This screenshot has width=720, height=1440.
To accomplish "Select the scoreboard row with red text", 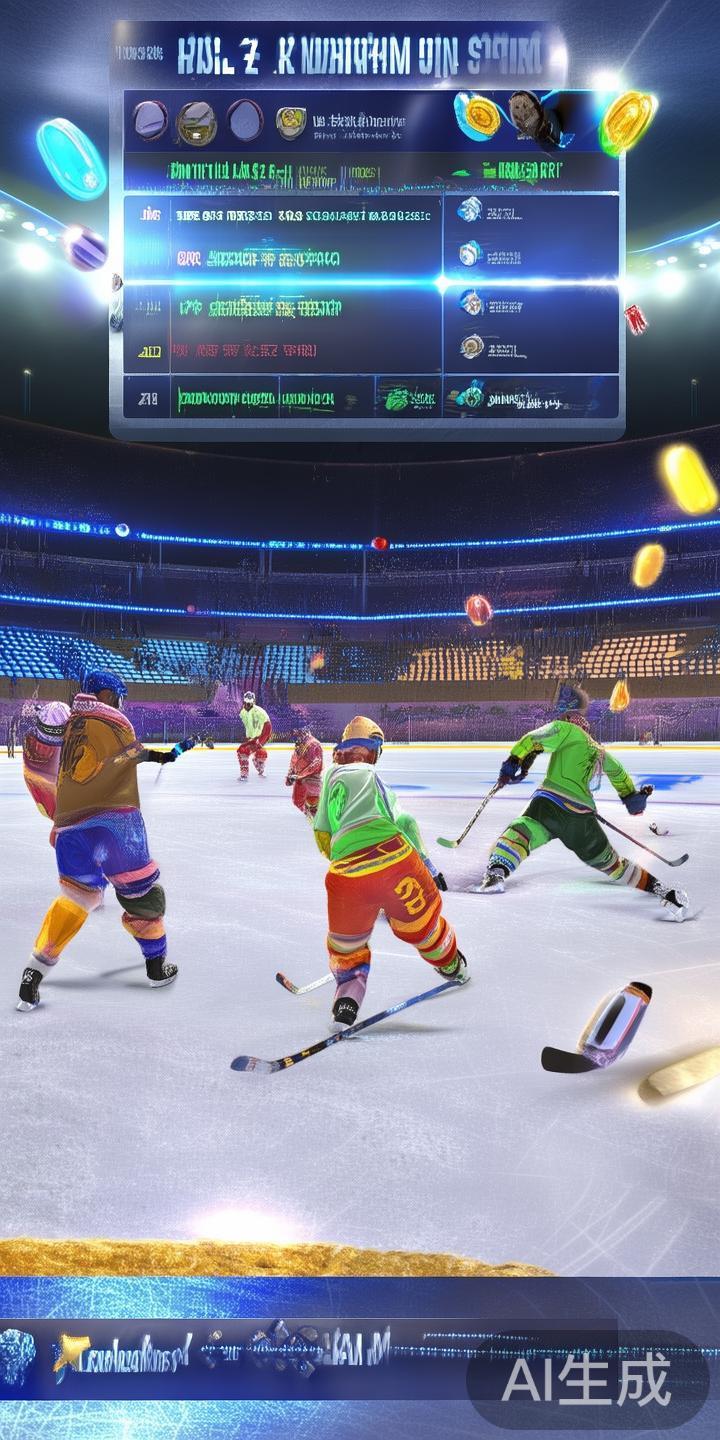I will tap(248, 351).
